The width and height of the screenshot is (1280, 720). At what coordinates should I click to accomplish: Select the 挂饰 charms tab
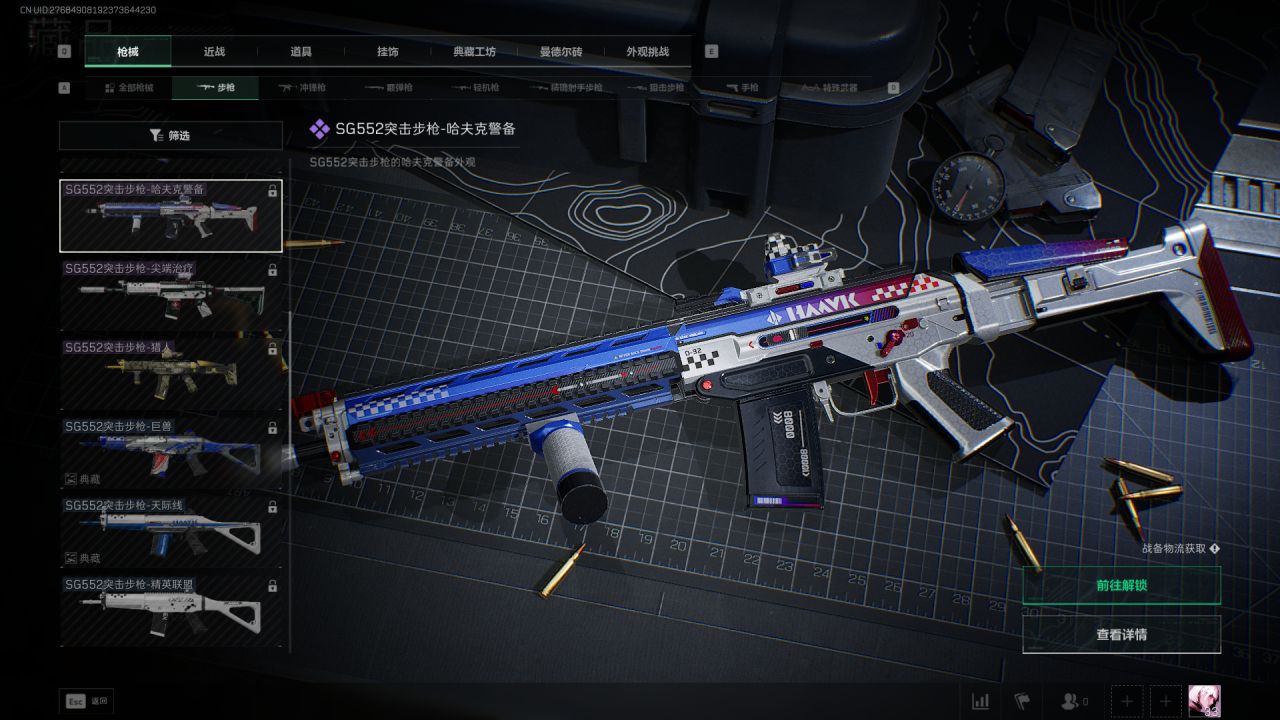[x=388, y=51]
